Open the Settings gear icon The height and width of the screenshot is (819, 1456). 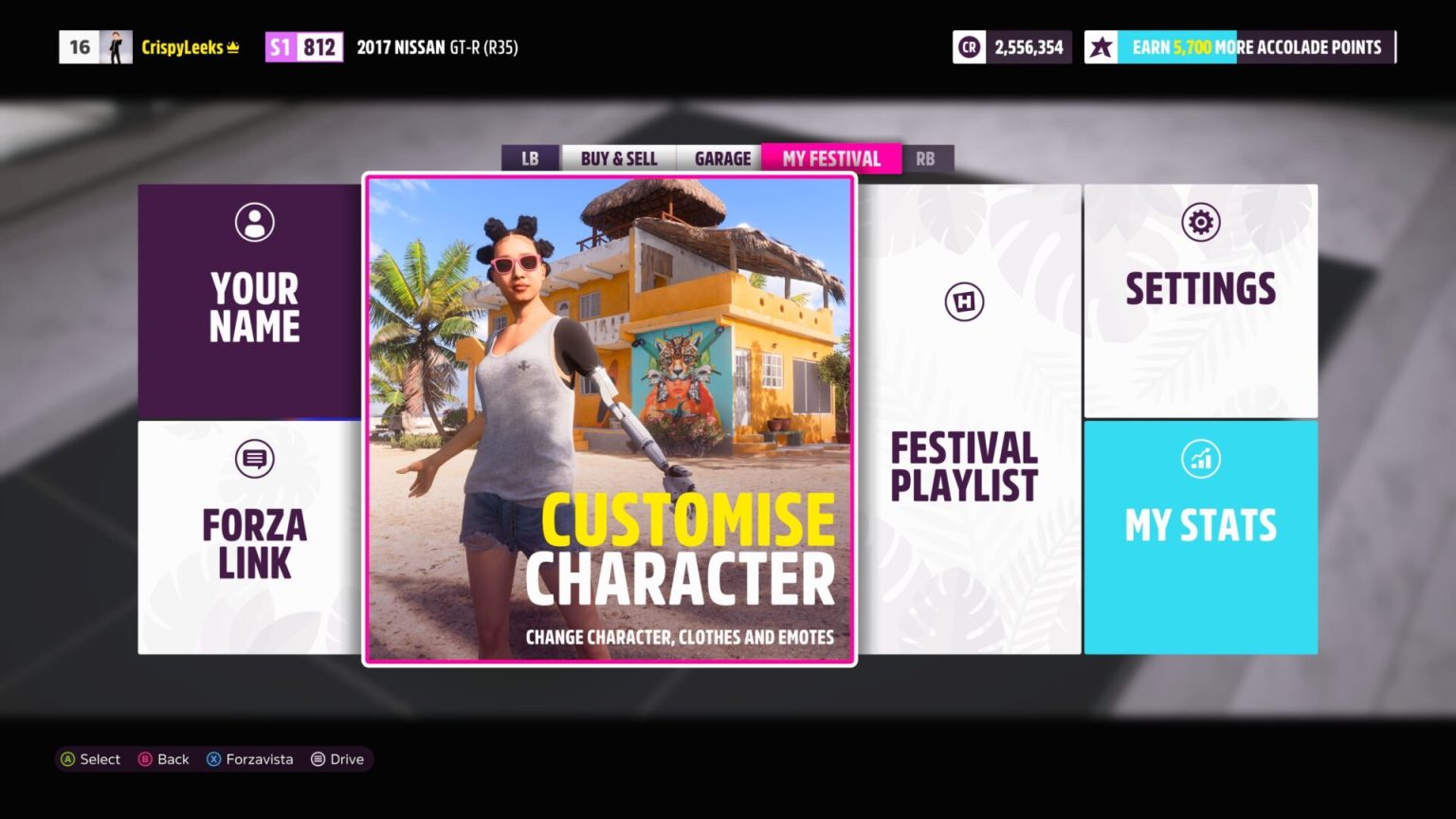[1201, 221]
